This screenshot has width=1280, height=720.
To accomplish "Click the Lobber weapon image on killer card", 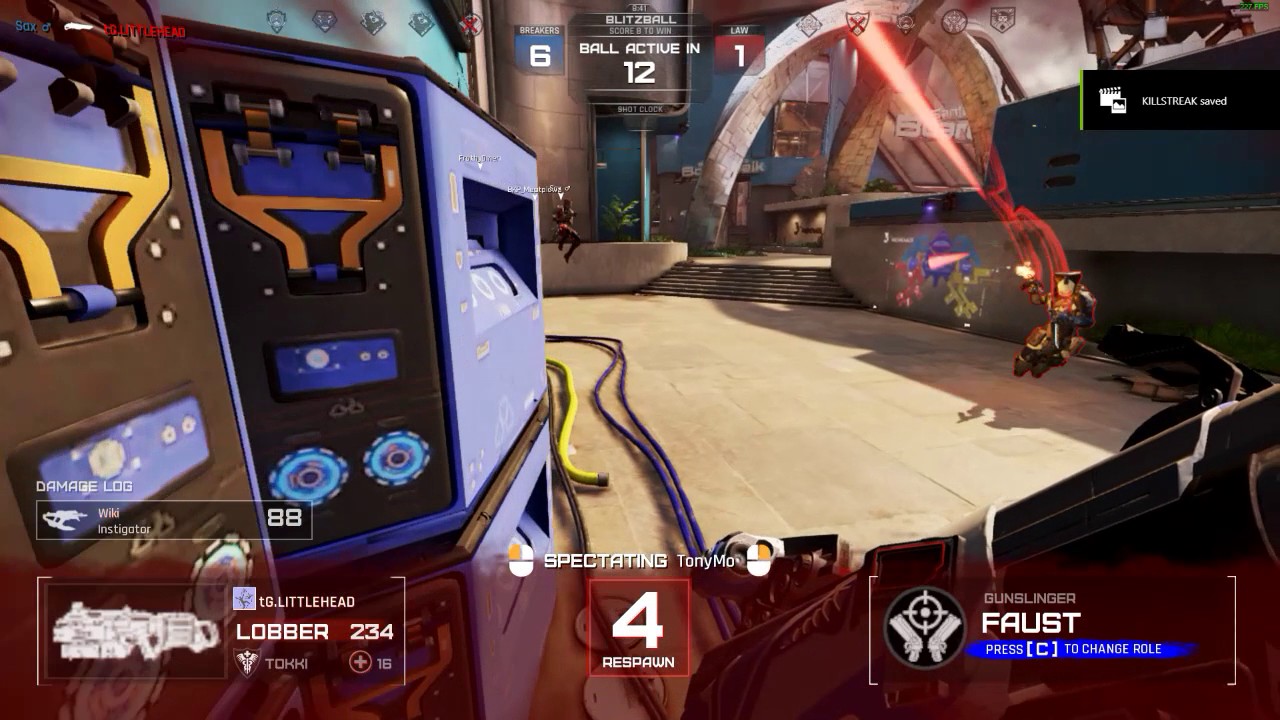I will point(136,632).
